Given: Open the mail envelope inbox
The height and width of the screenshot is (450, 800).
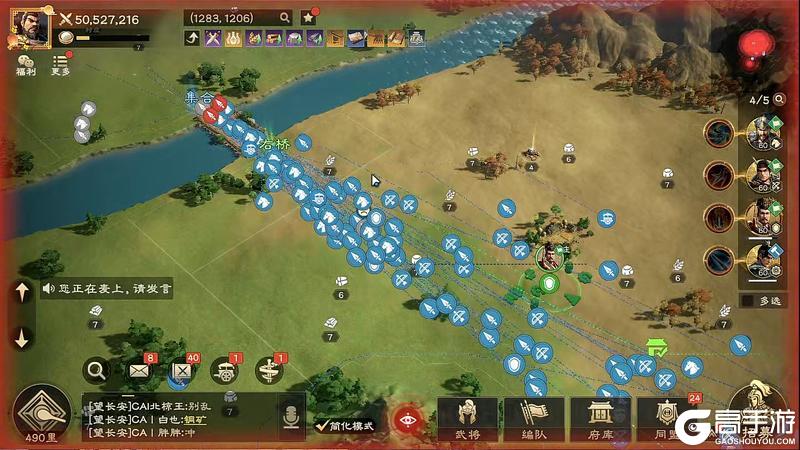Looking at the screenshot, I should pos(138,372).
